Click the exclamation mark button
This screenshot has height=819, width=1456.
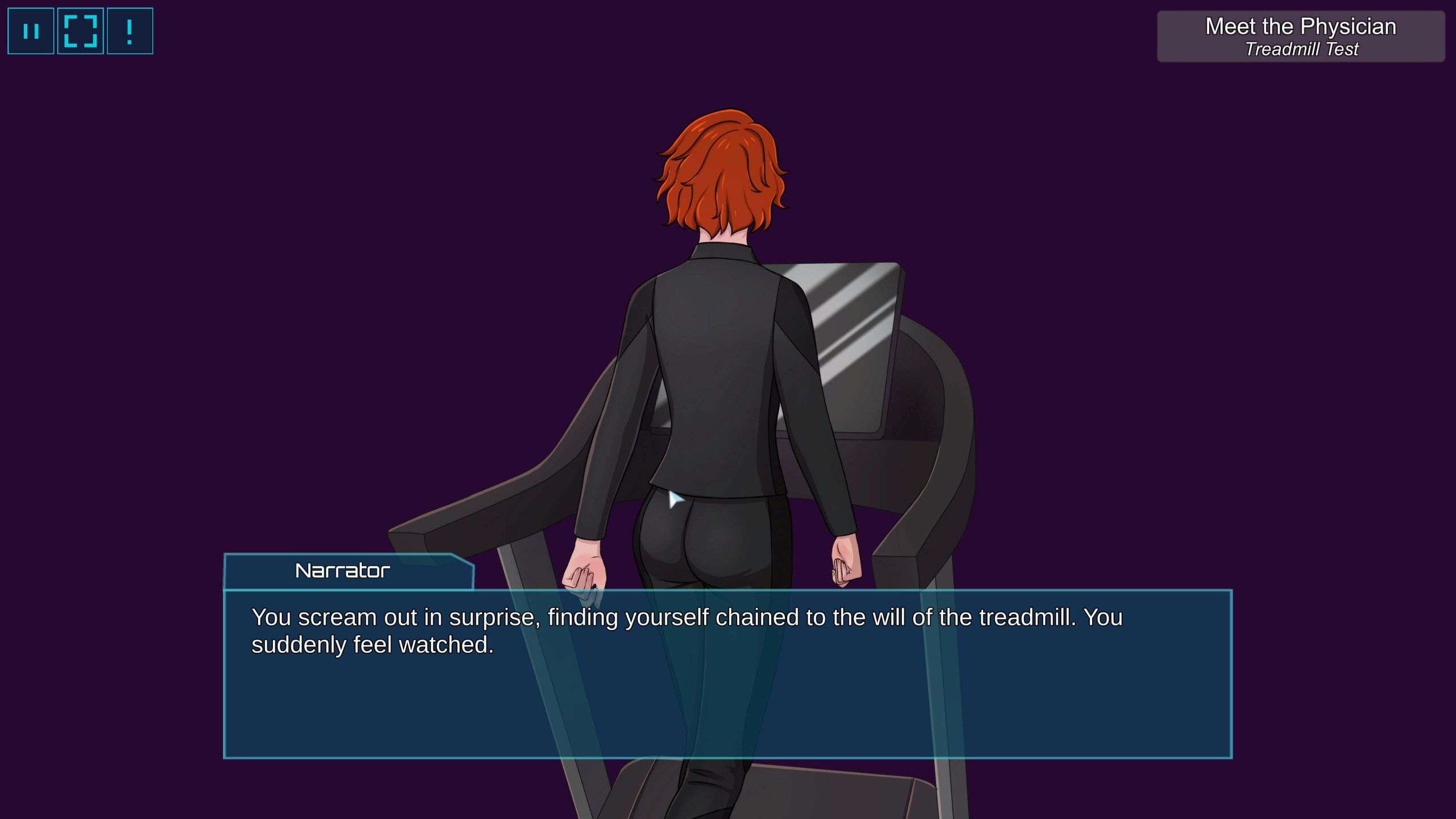130,31
